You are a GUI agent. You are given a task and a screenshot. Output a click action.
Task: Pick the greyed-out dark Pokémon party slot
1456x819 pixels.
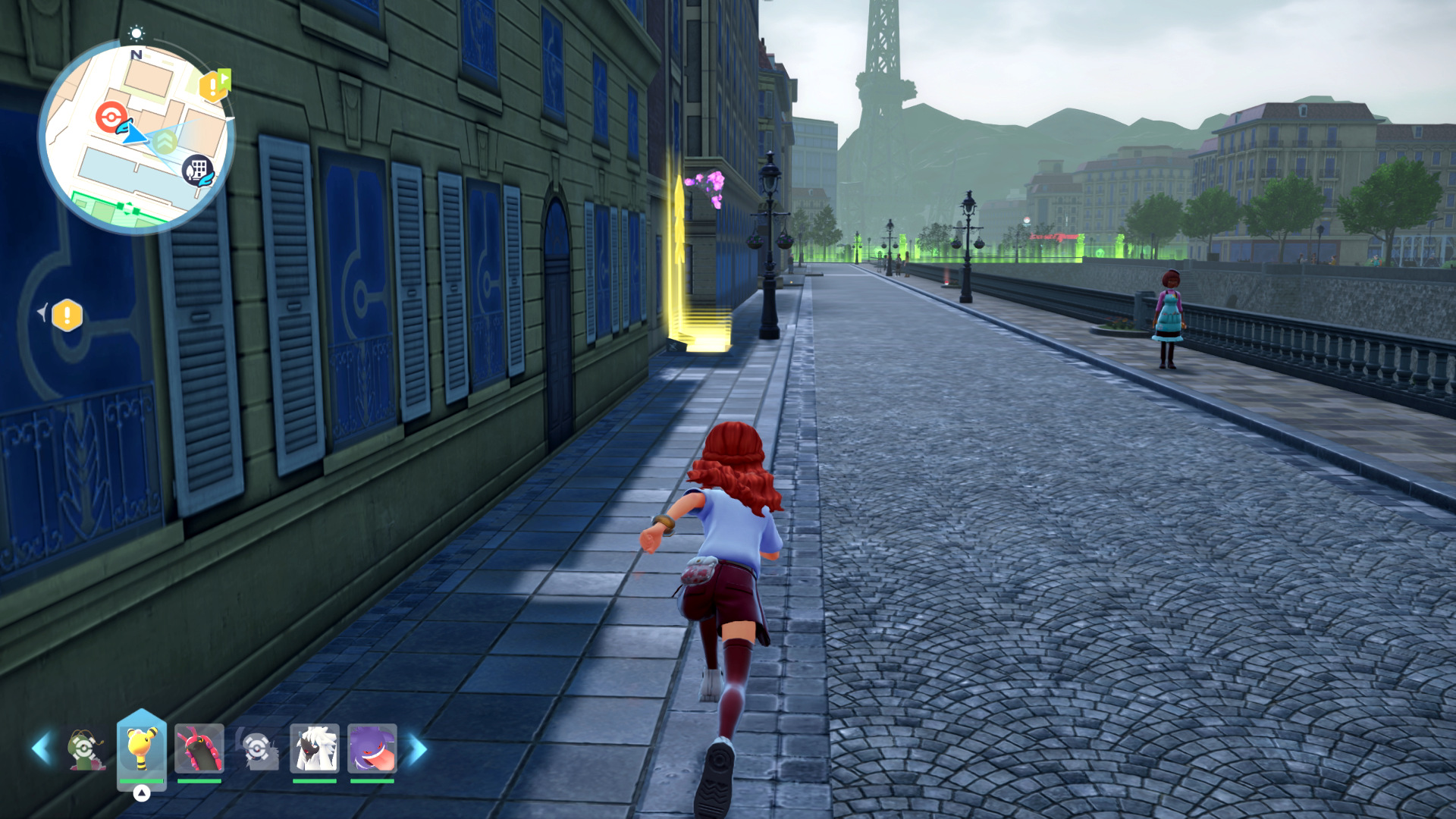pyautogui.click(x=257, y=748)
